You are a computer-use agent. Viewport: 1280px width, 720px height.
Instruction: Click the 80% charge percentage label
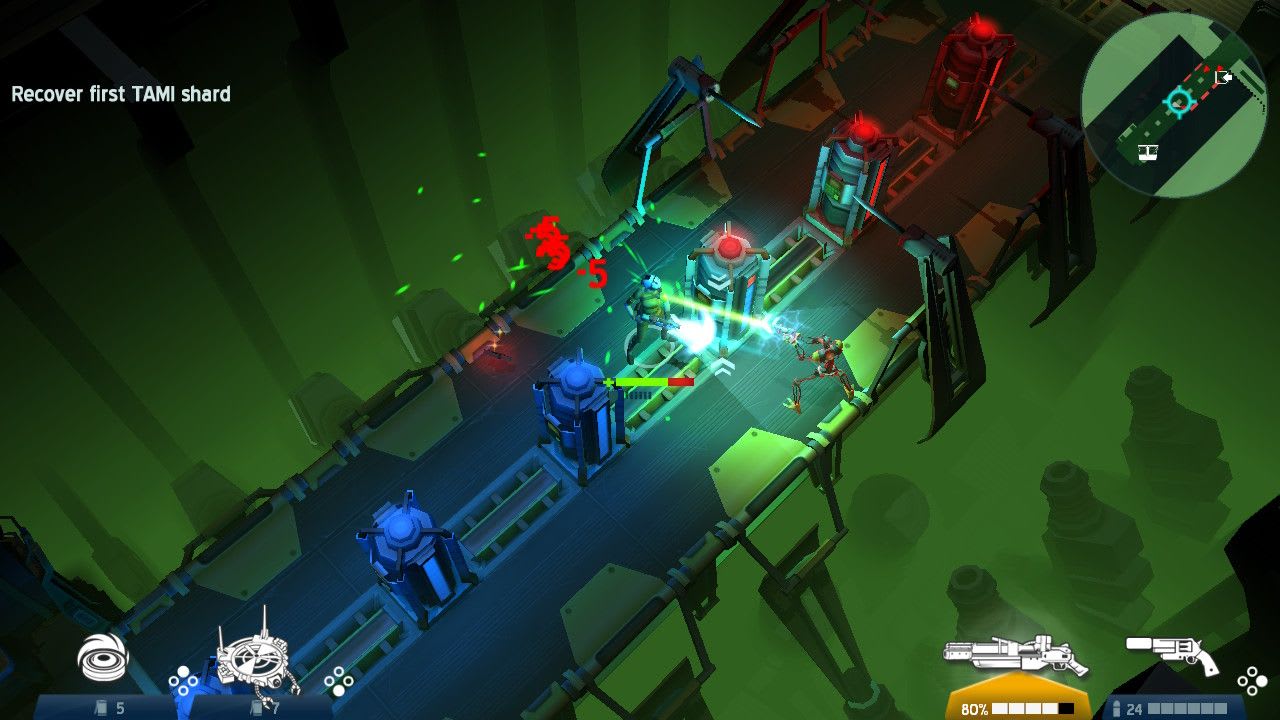click(x=975, y=708)
